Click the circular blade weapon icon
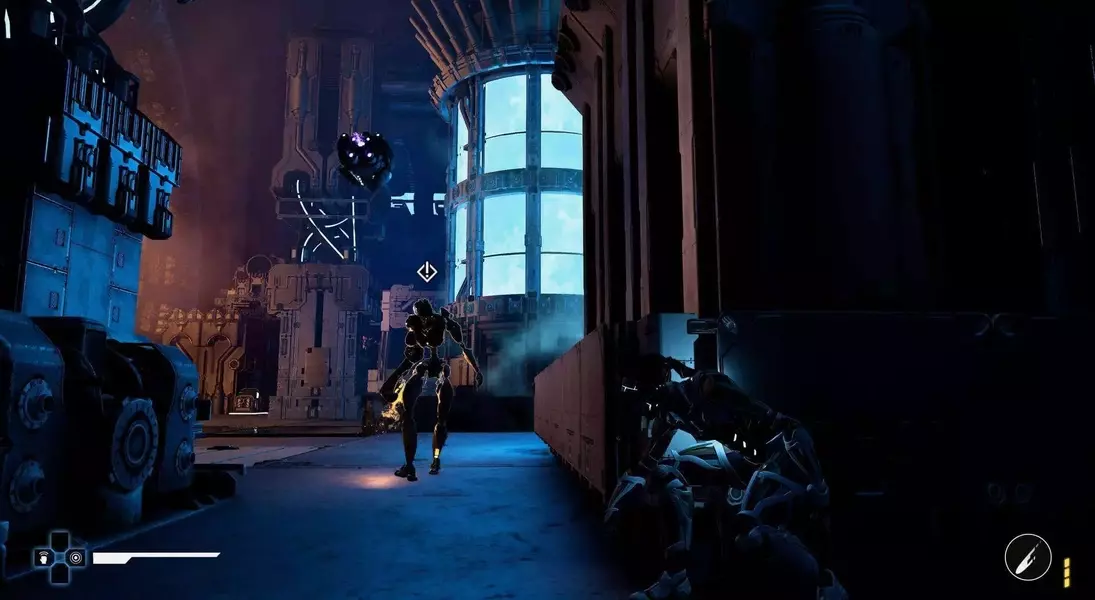1095x600 pixels. [x=1028, y=557]
